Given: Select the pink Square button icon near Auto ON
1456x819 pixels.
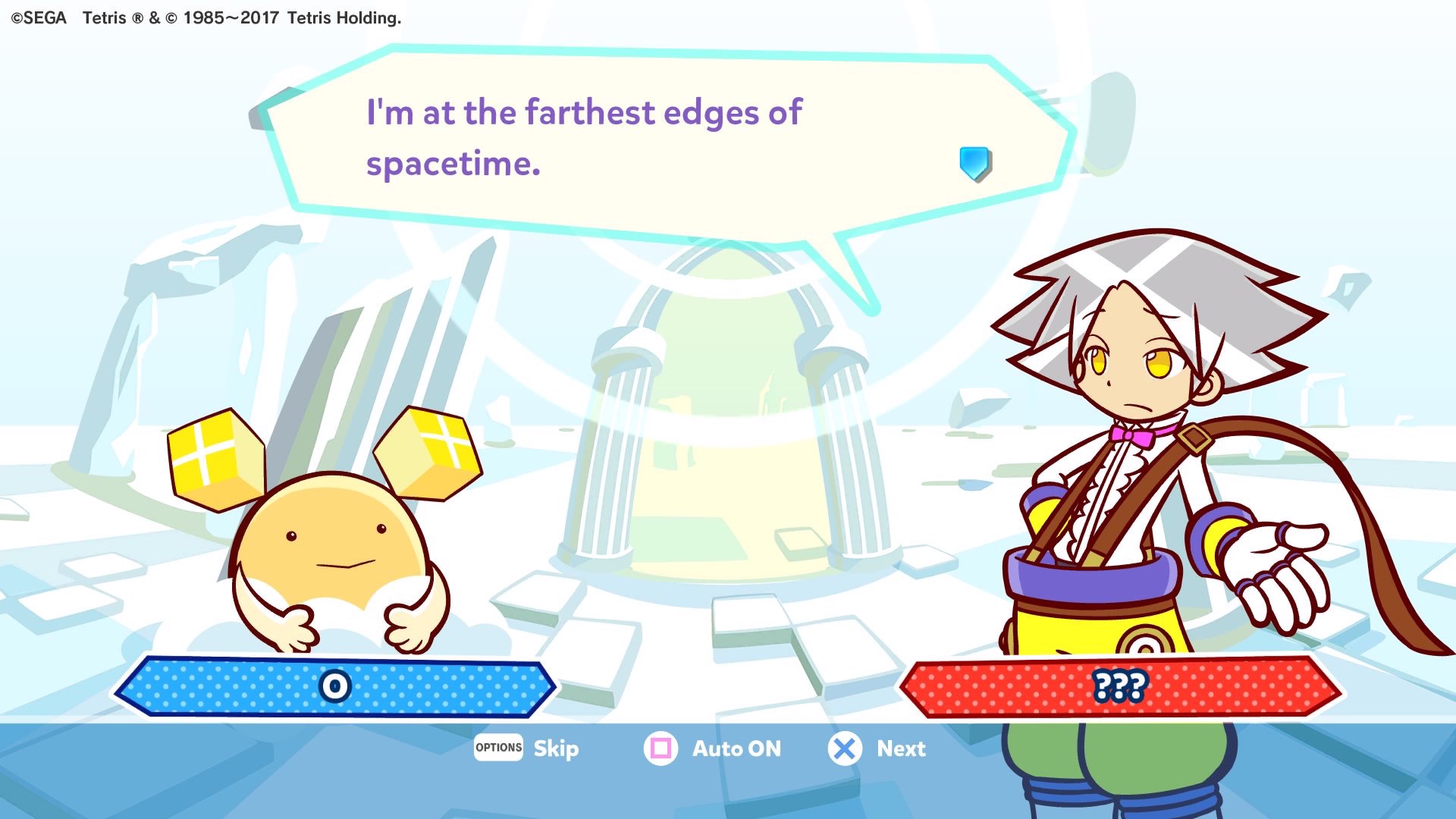Looking at the screenshot, I should pyautogui.click(x=661, y=748).
